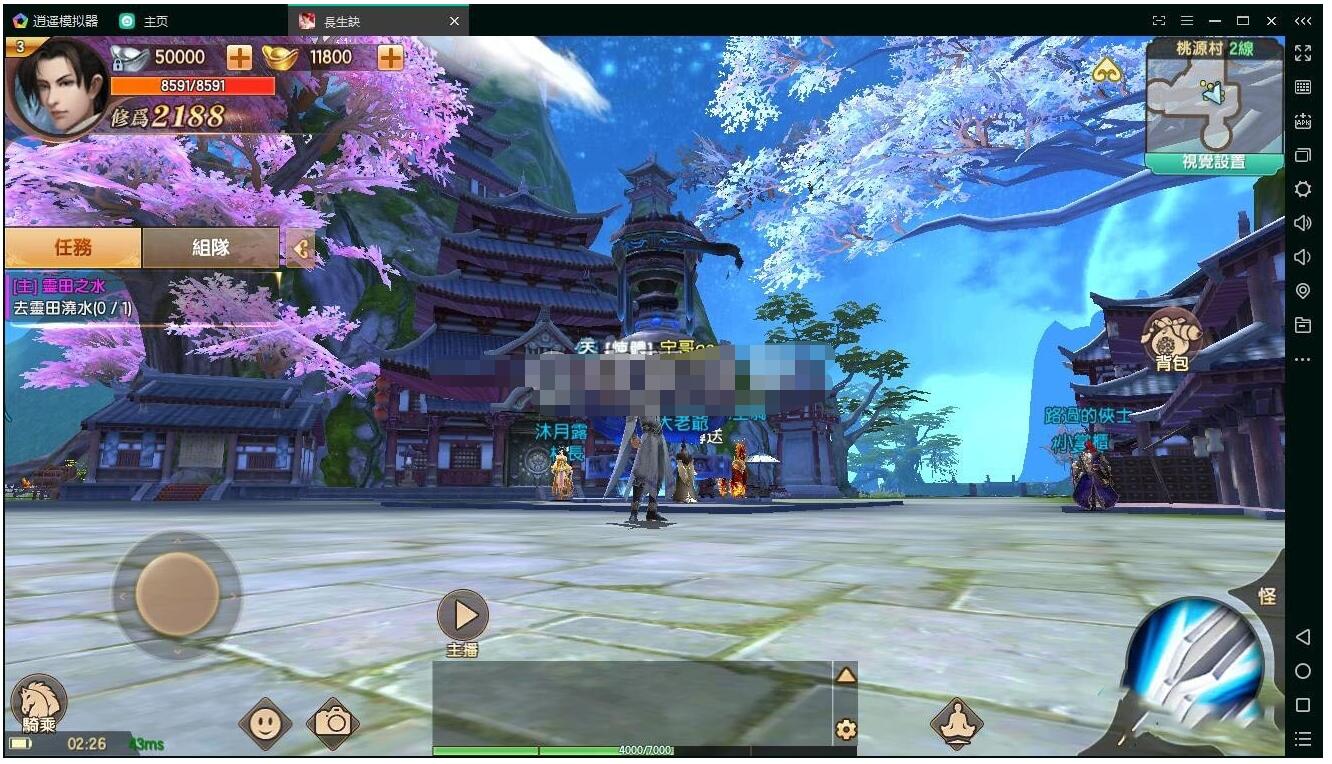Select the 任務 quest tab
1332x764 pixels.
(75, 247)
